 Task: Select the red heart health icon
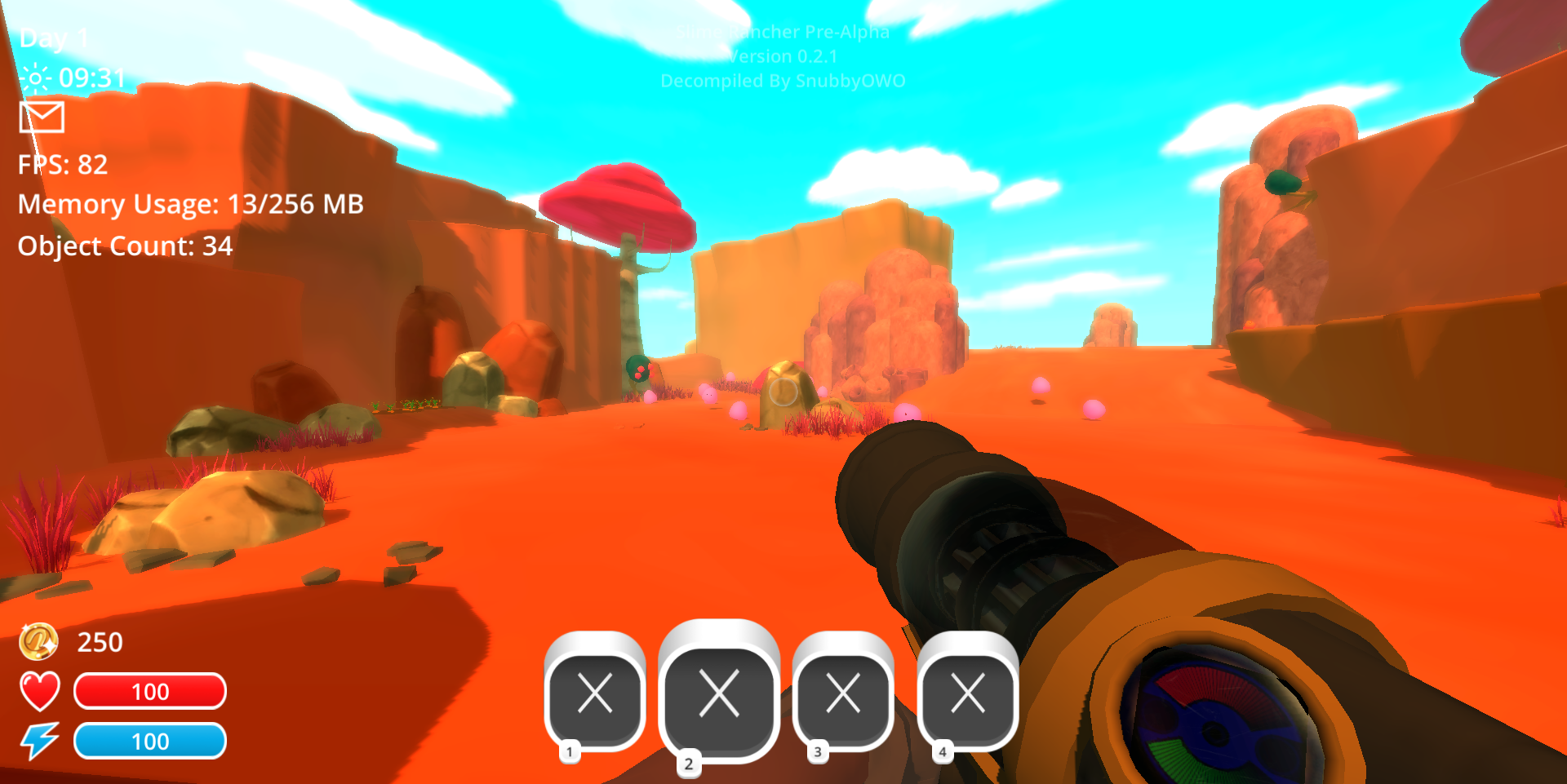coord(38,693)
